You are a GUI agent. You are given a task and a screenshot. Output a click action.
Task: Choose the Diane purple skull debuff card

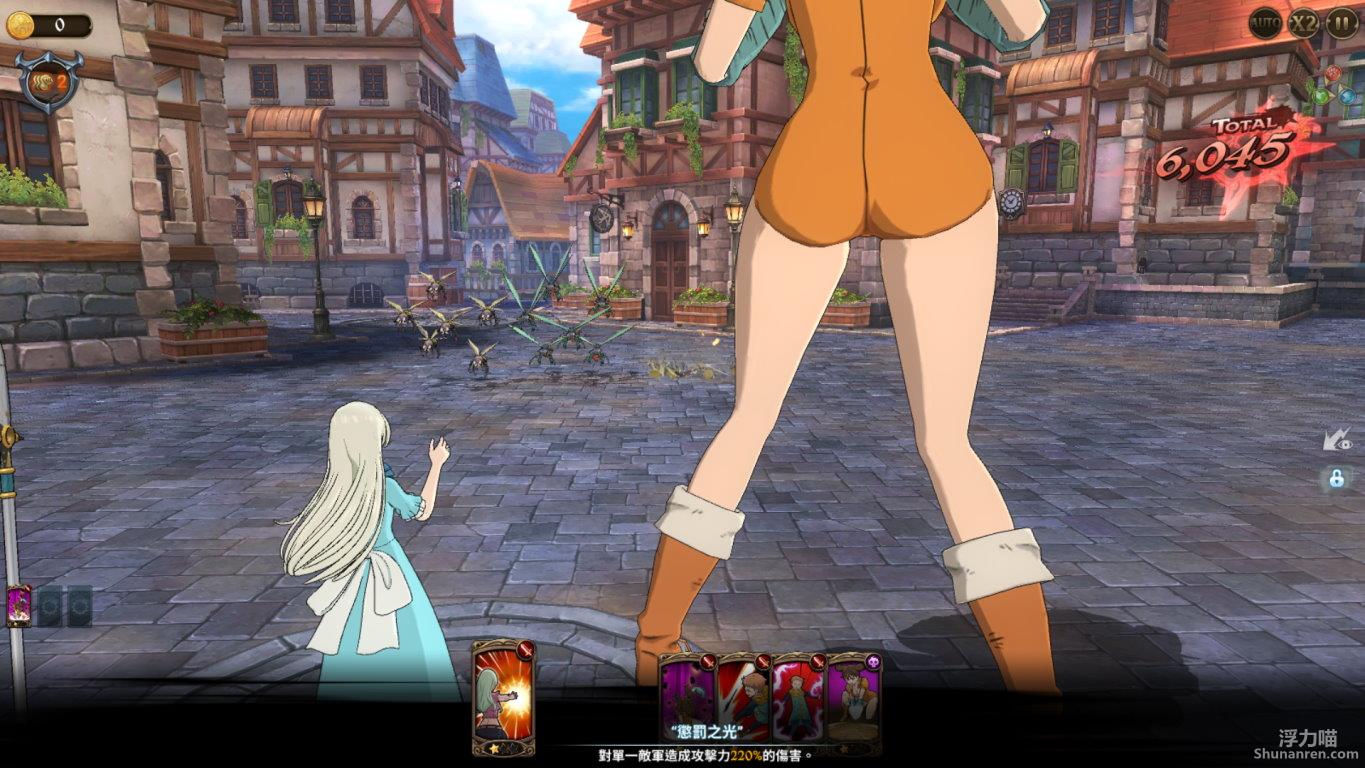tap(854, 696)
